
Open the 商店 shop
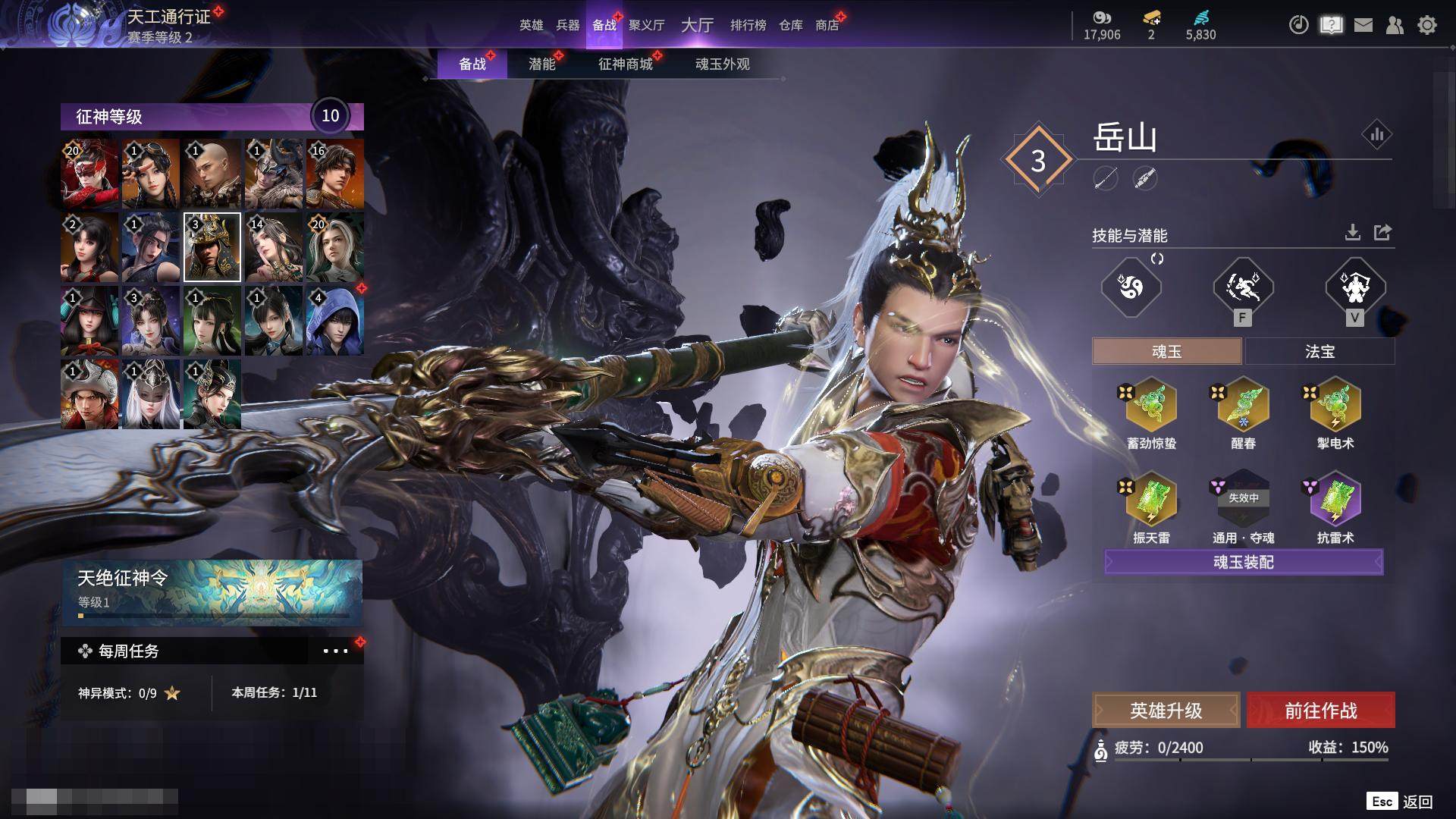827,25
